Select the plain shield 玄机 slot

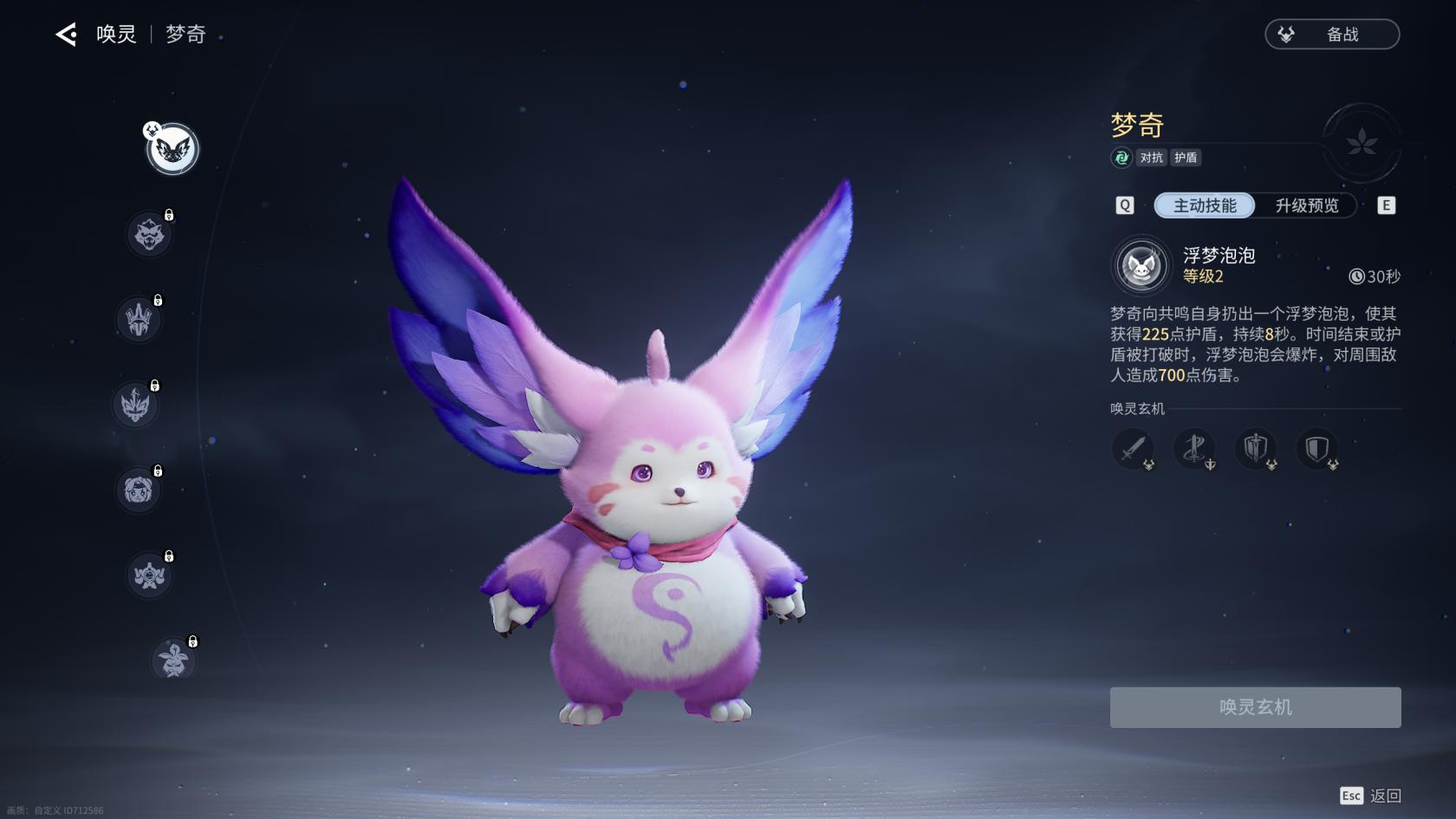[x=1317, y=449]
